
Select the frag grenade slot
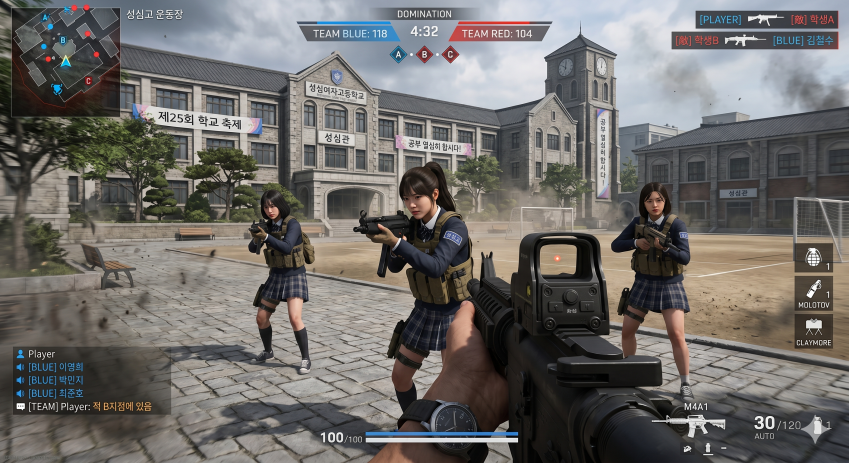click(813, 257)
